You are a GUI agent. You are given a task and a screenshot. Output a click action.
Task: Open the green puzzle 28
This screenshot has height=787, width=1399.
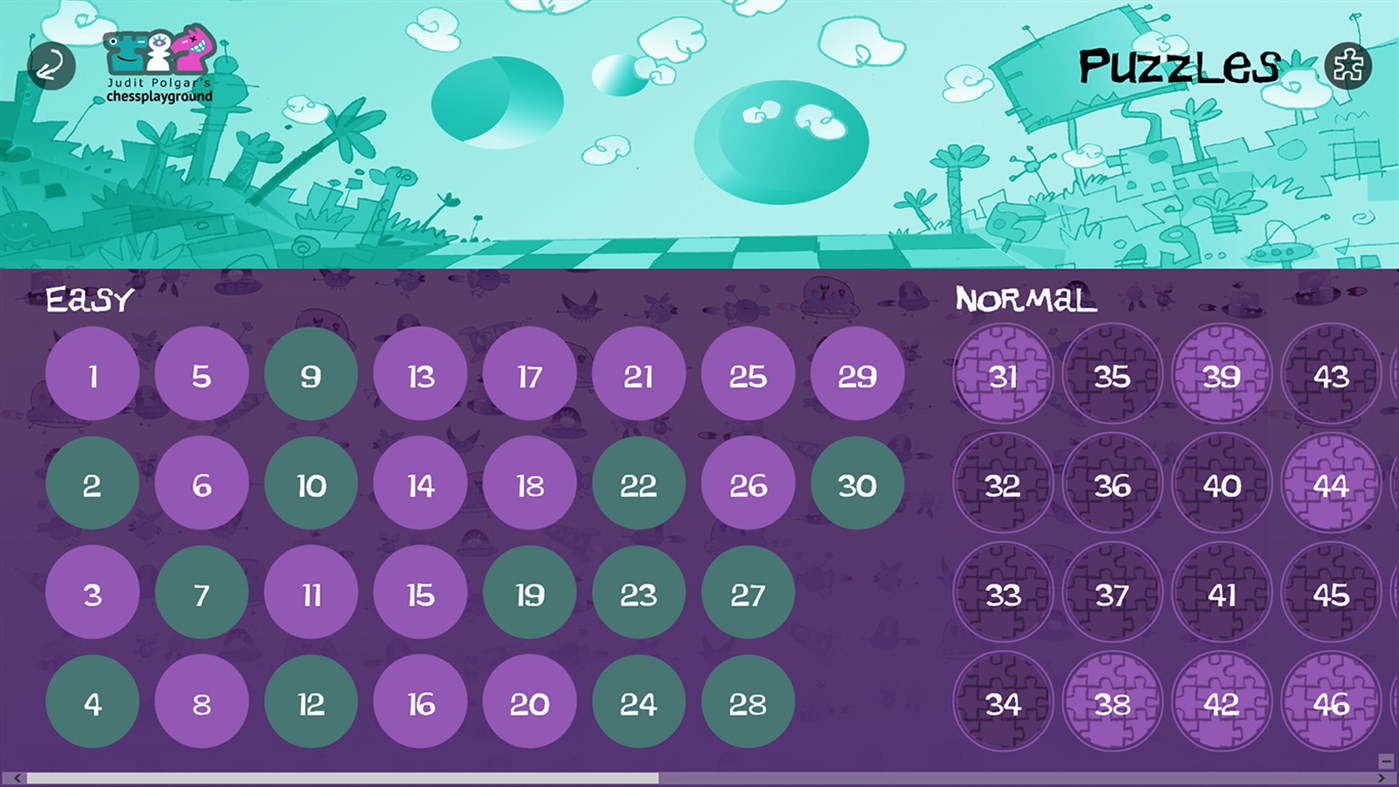(747, 701)
